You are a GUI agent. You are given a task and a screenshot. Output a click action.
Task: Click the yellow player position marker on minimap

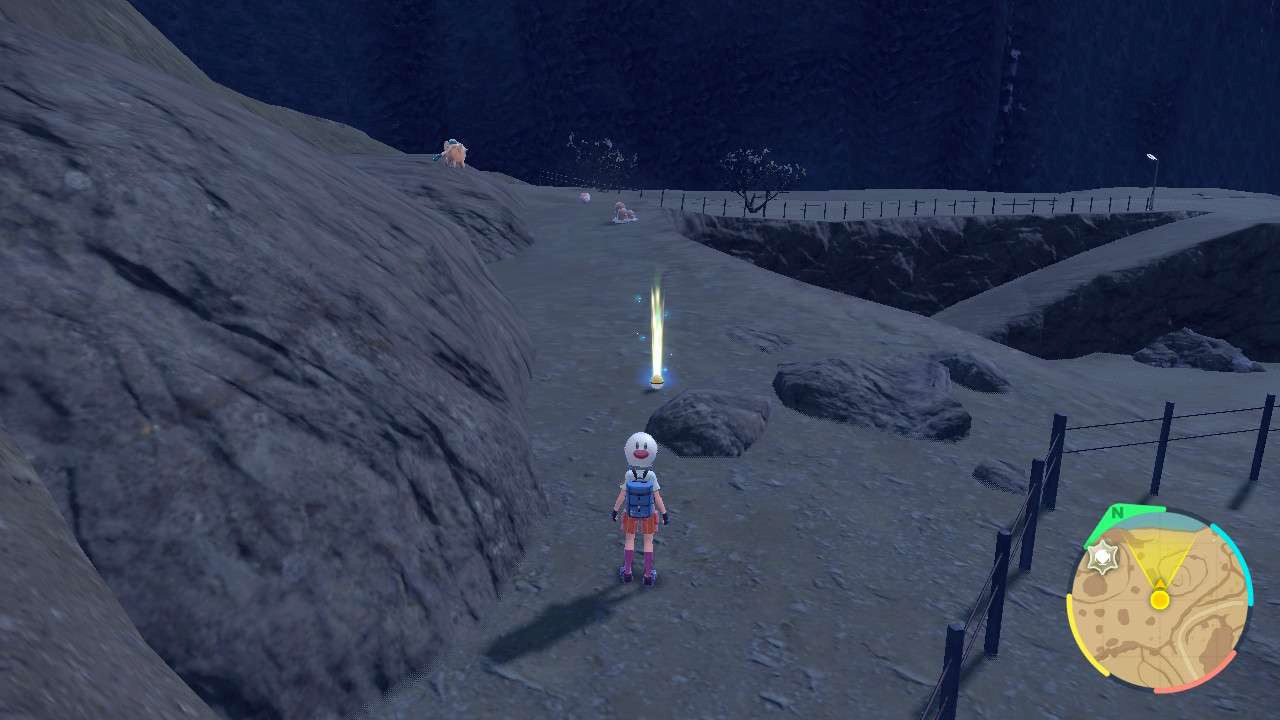click(x=1159, y=599)
